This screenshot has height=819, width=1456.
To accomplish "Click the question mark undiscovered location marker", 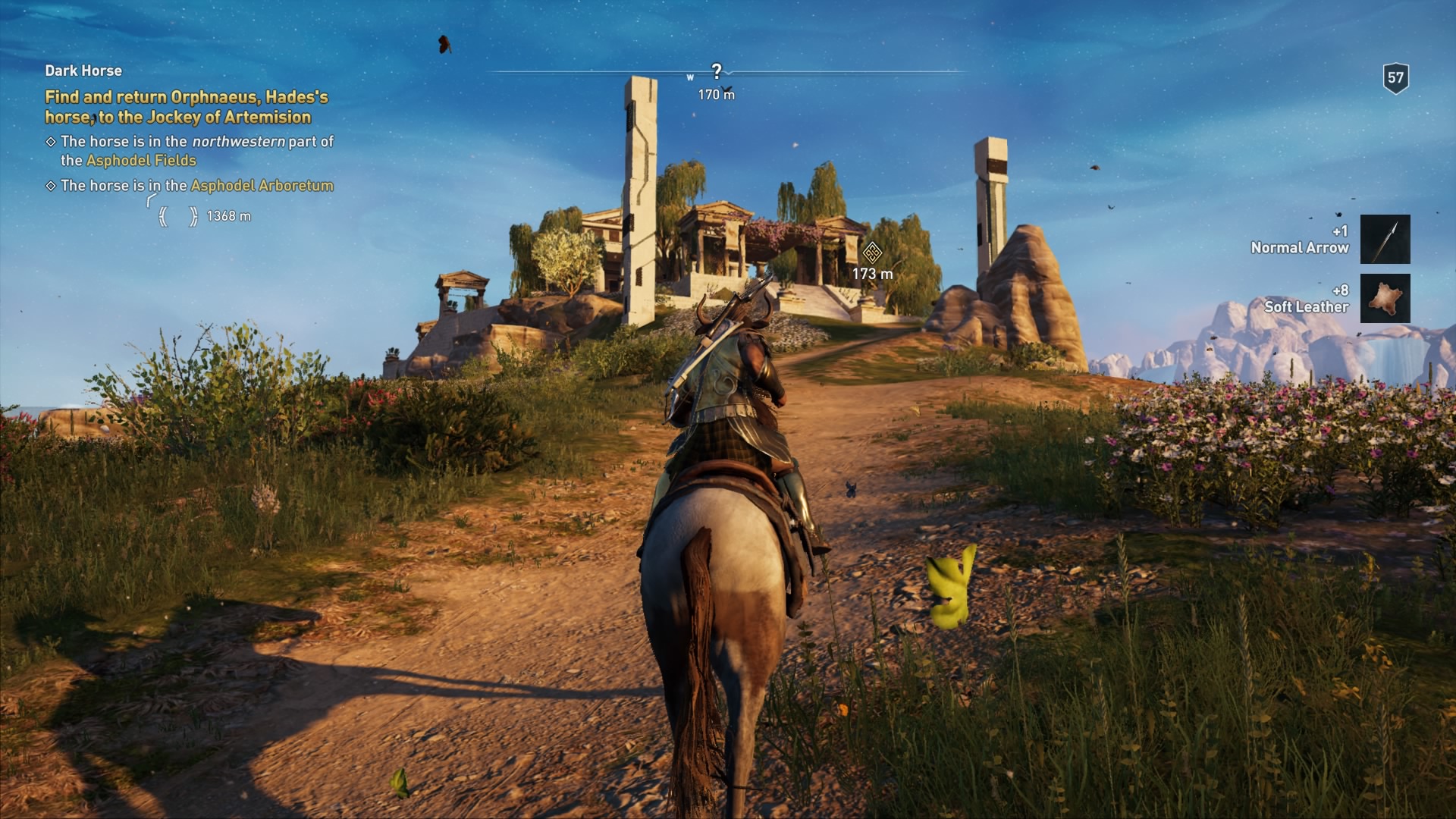I will coord(716,70).
